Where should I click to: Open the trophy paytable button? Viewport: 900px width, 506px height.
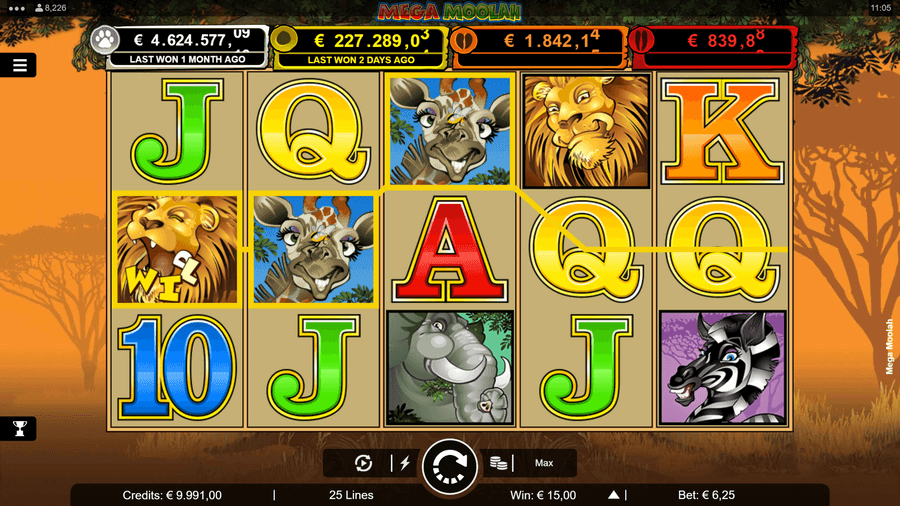tap(19, 428)
